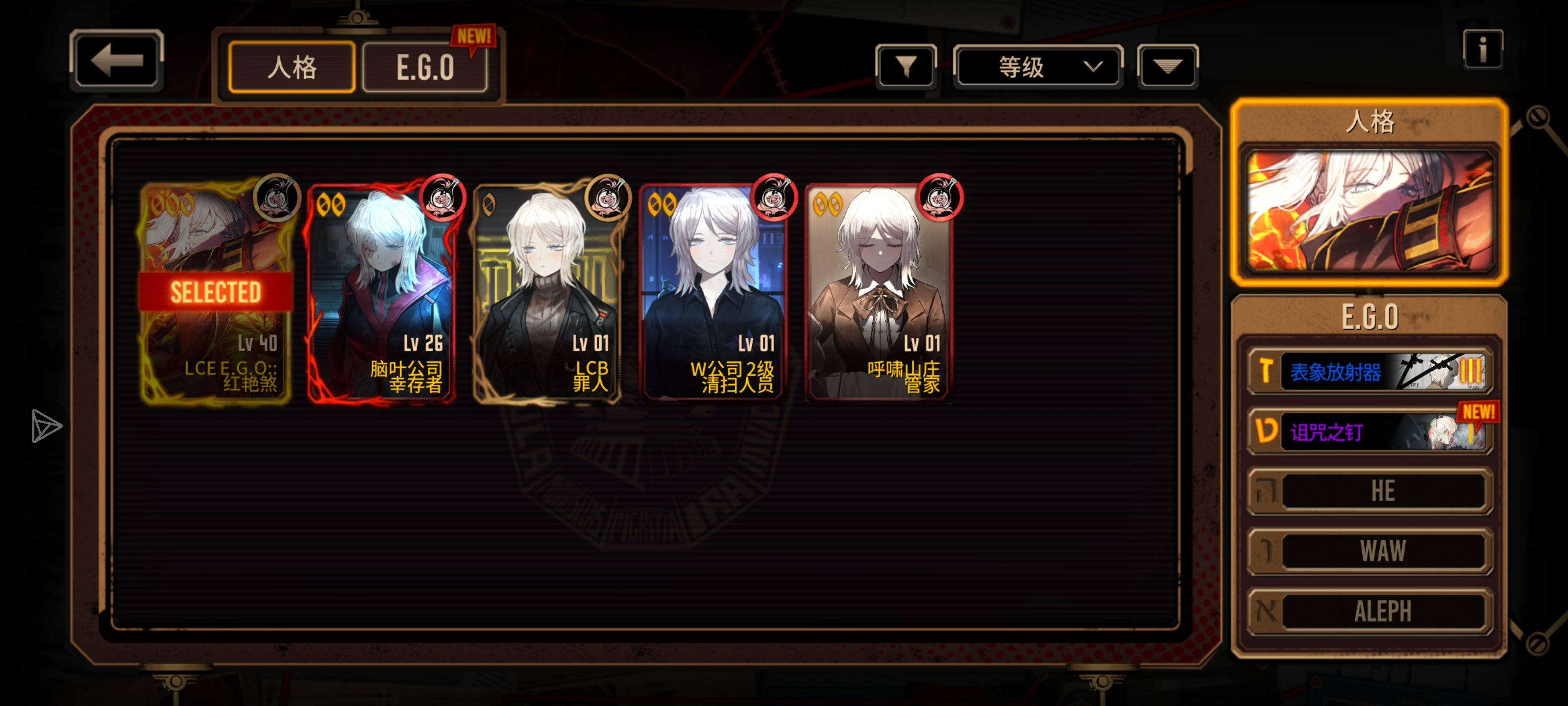Open the E.G.O tab

[425, 67]
